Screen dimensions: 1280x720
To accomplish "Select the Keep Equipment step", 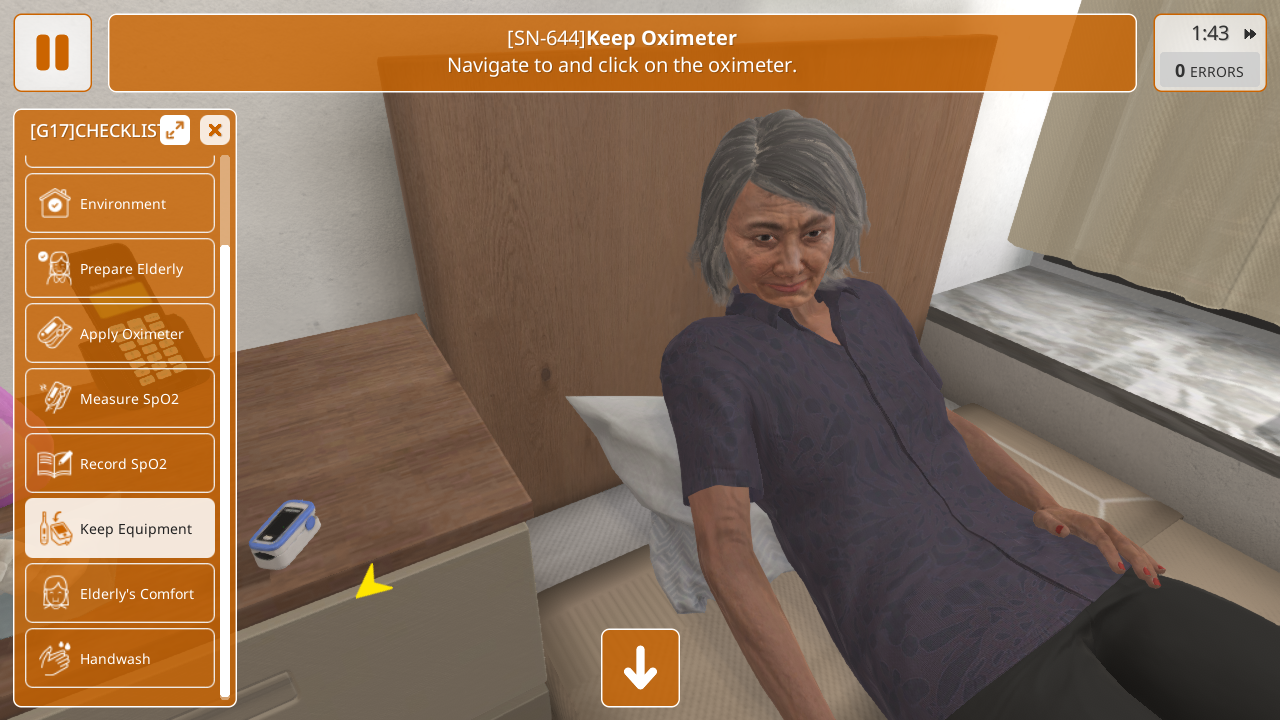I will pyautogui.click(x=120, y=528).
